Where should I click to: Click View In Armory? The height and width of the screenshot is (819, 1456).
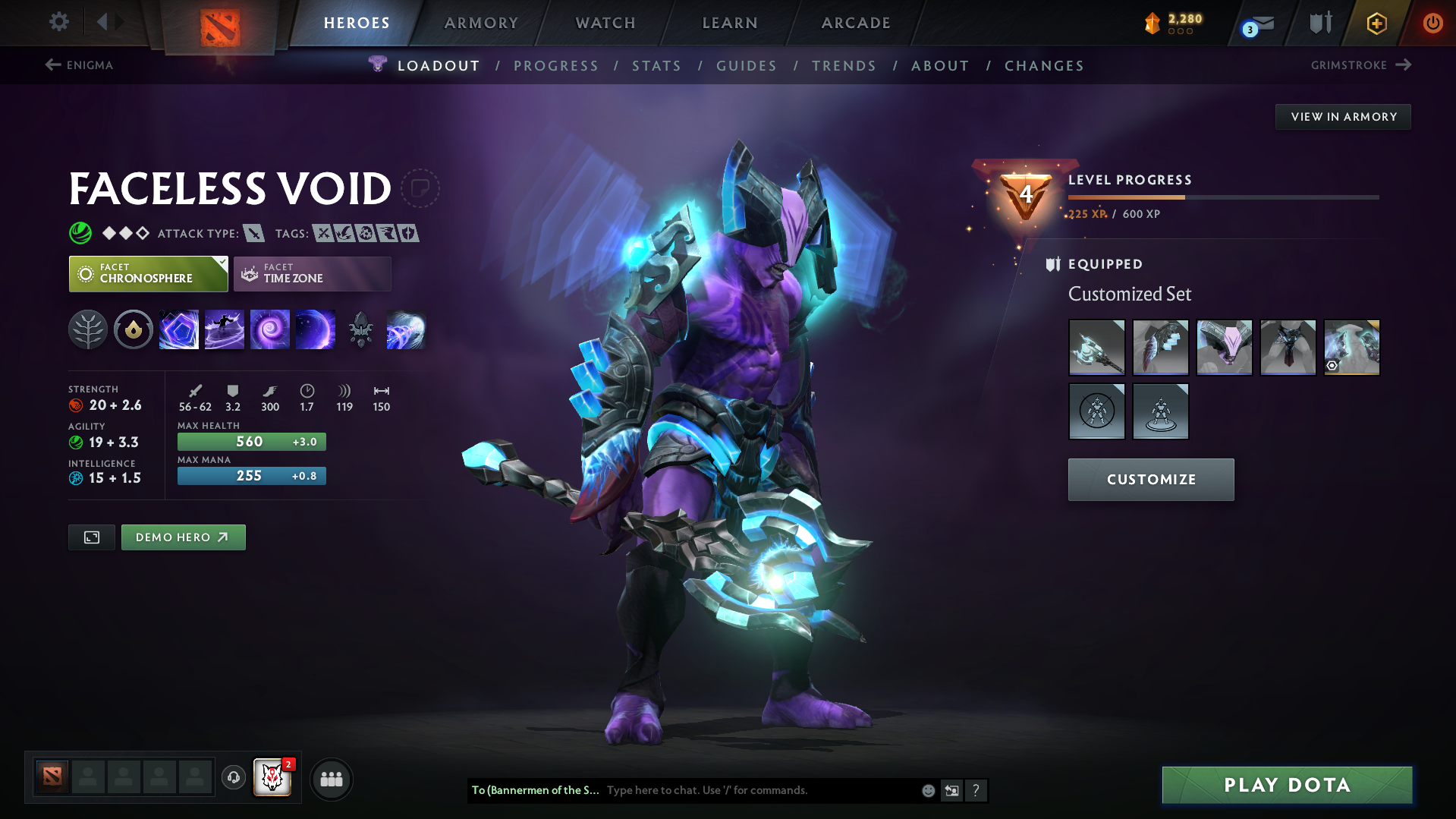tap(1343, 116)
